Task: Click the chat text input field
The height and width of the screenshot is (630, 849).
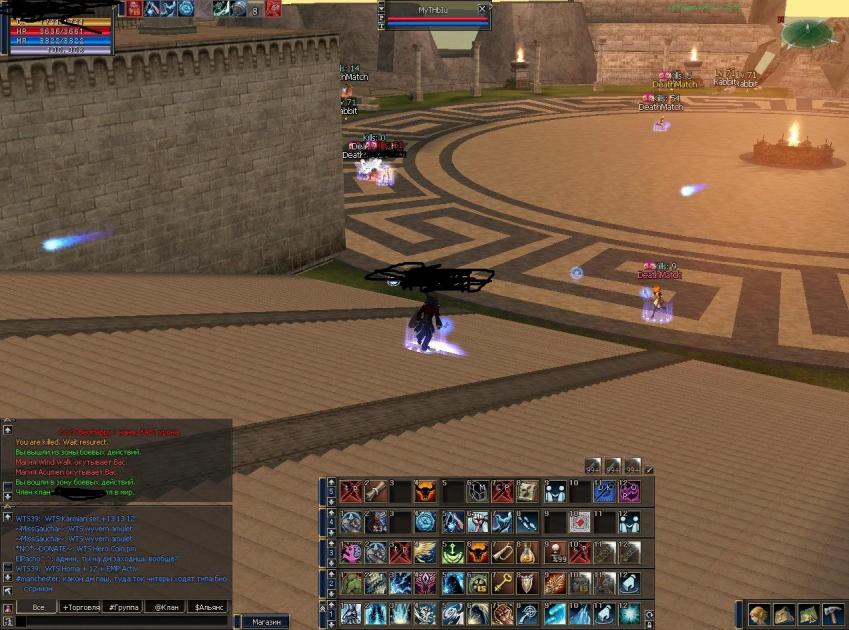Action: tap(120, 621)
